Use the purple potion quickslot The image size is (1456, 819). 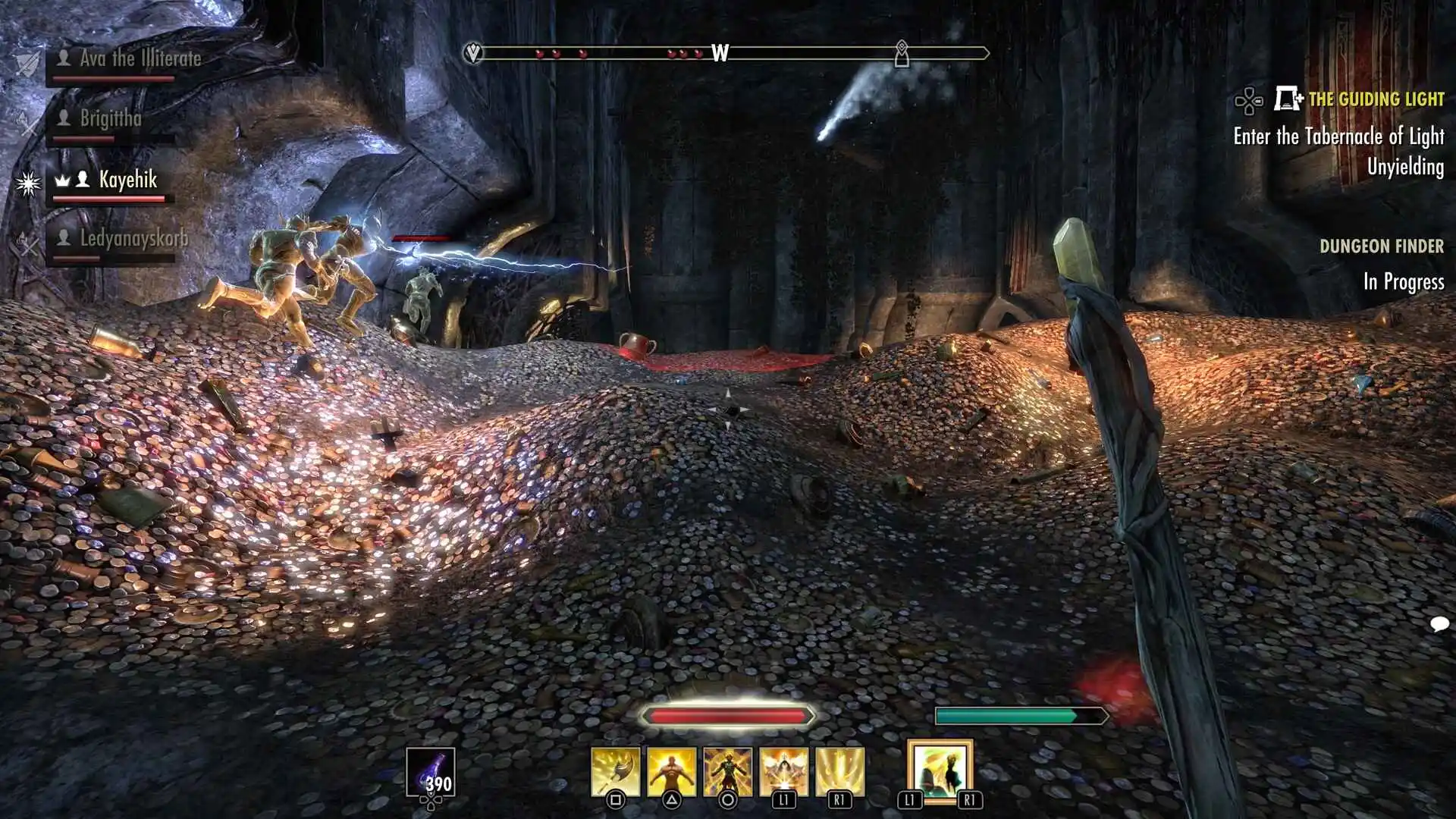coord(430,772)
